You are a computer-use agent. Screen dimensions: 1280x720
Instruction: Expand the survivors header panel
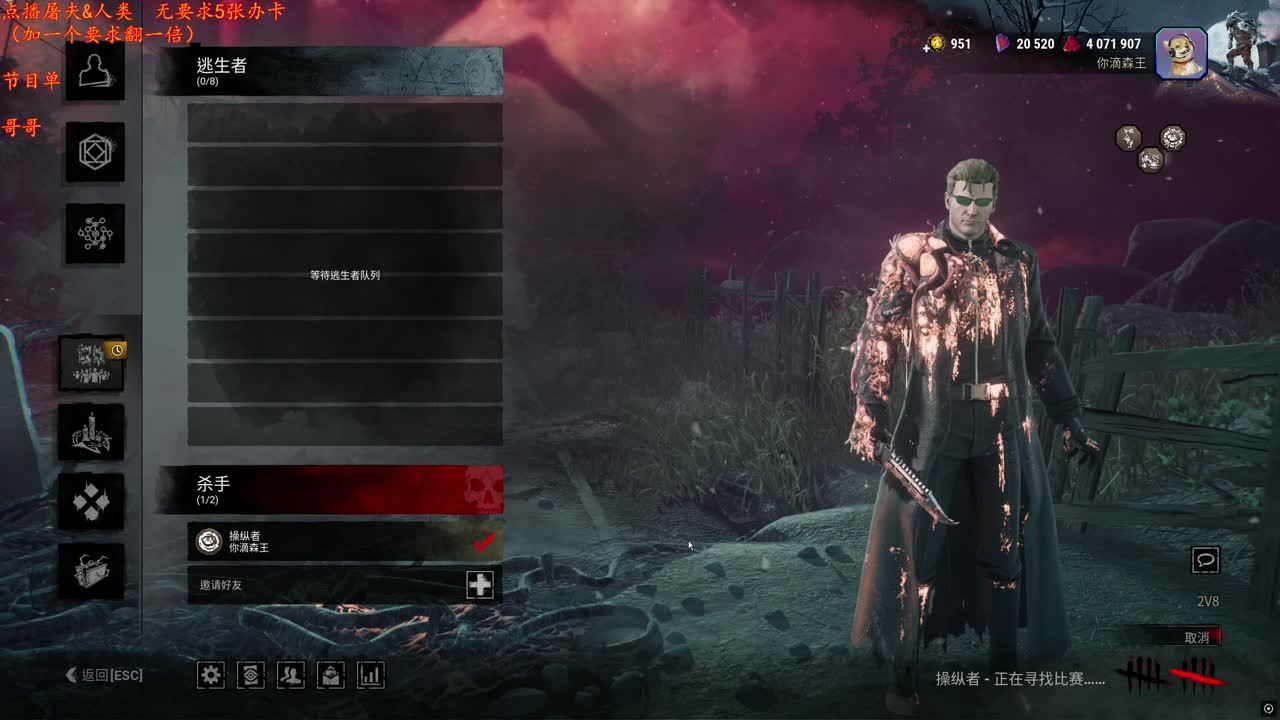[x=330, y=71]
